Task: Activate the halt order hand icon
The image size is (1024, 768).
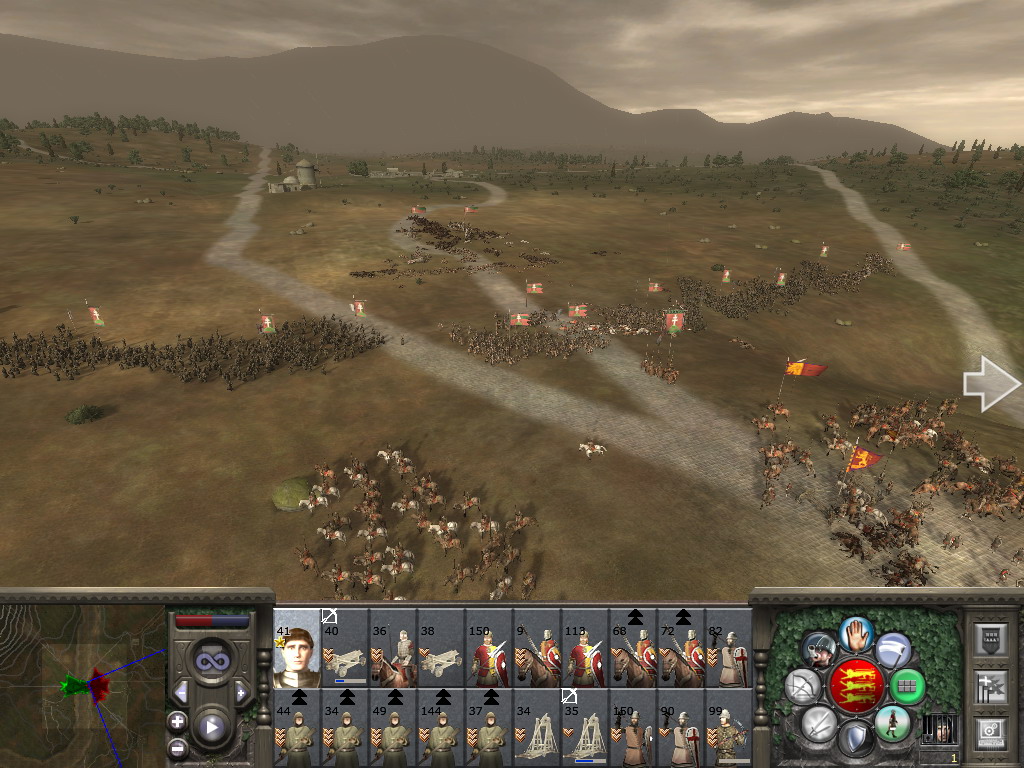Action: pyautogui.click(x=856, y=633)
